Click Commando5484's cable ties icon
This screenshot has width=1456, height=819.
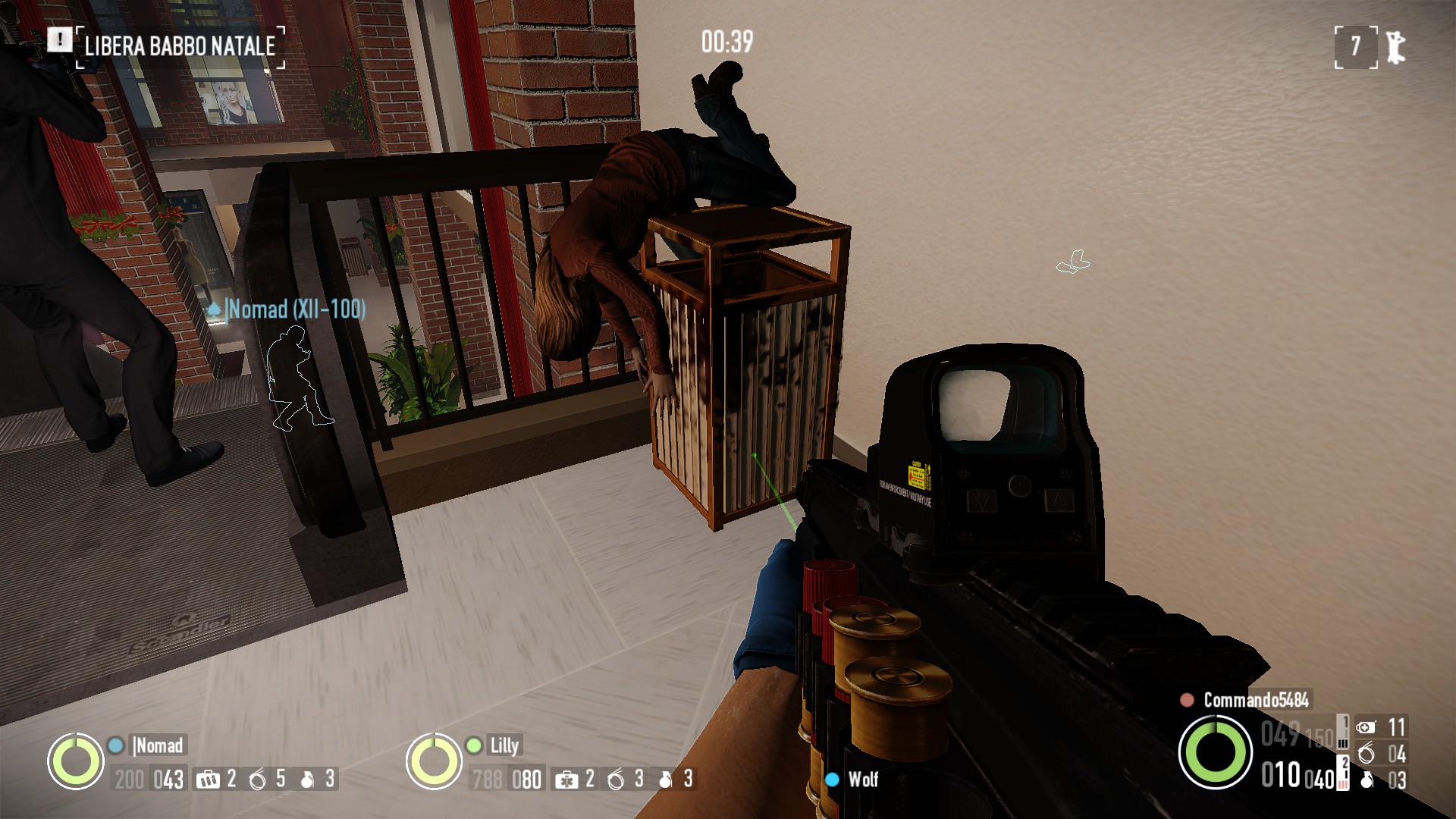tap(1367, 754)
